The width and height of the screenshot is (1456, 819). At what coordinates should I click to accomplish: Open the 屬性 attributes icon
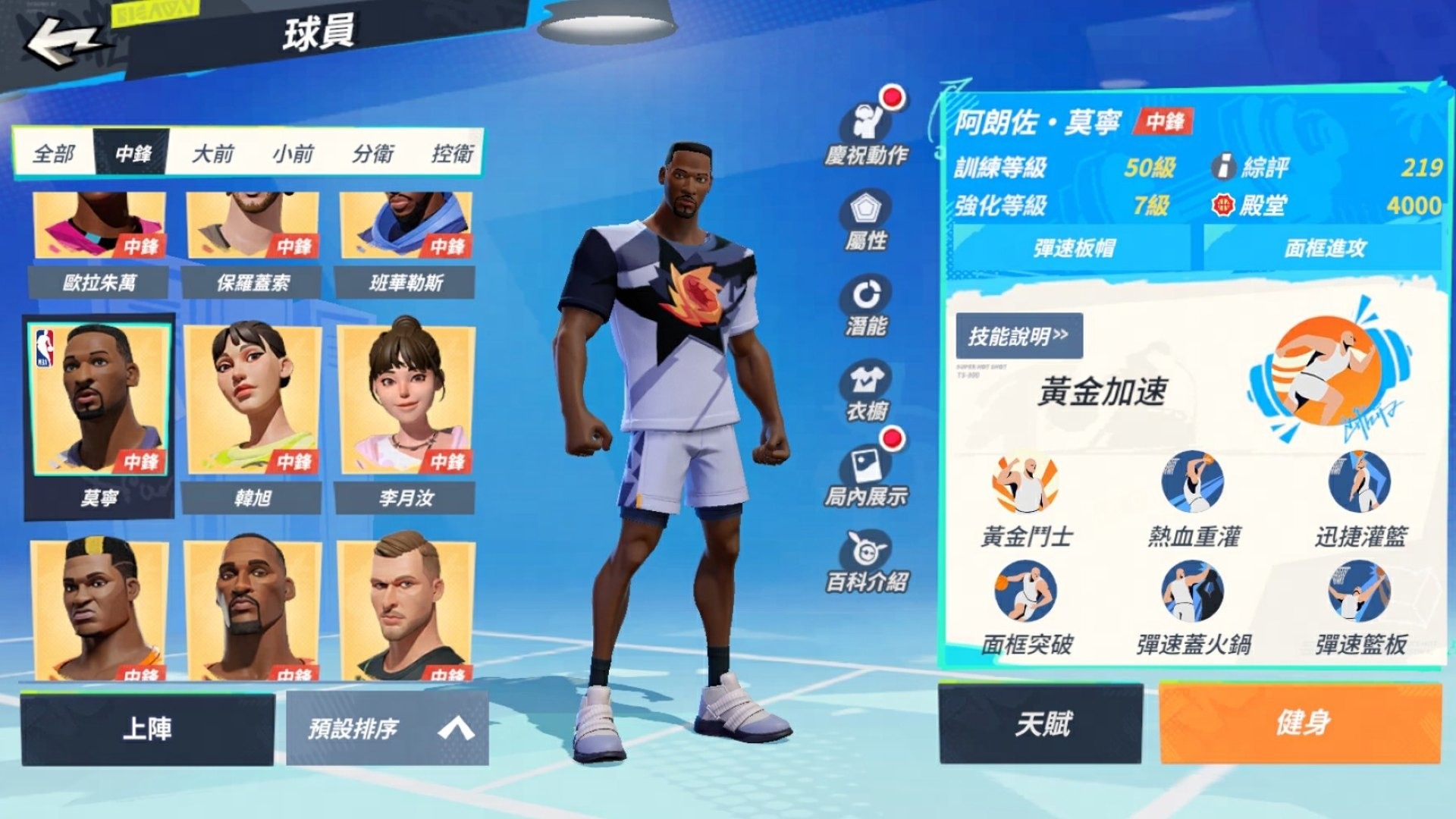(866, 220)
